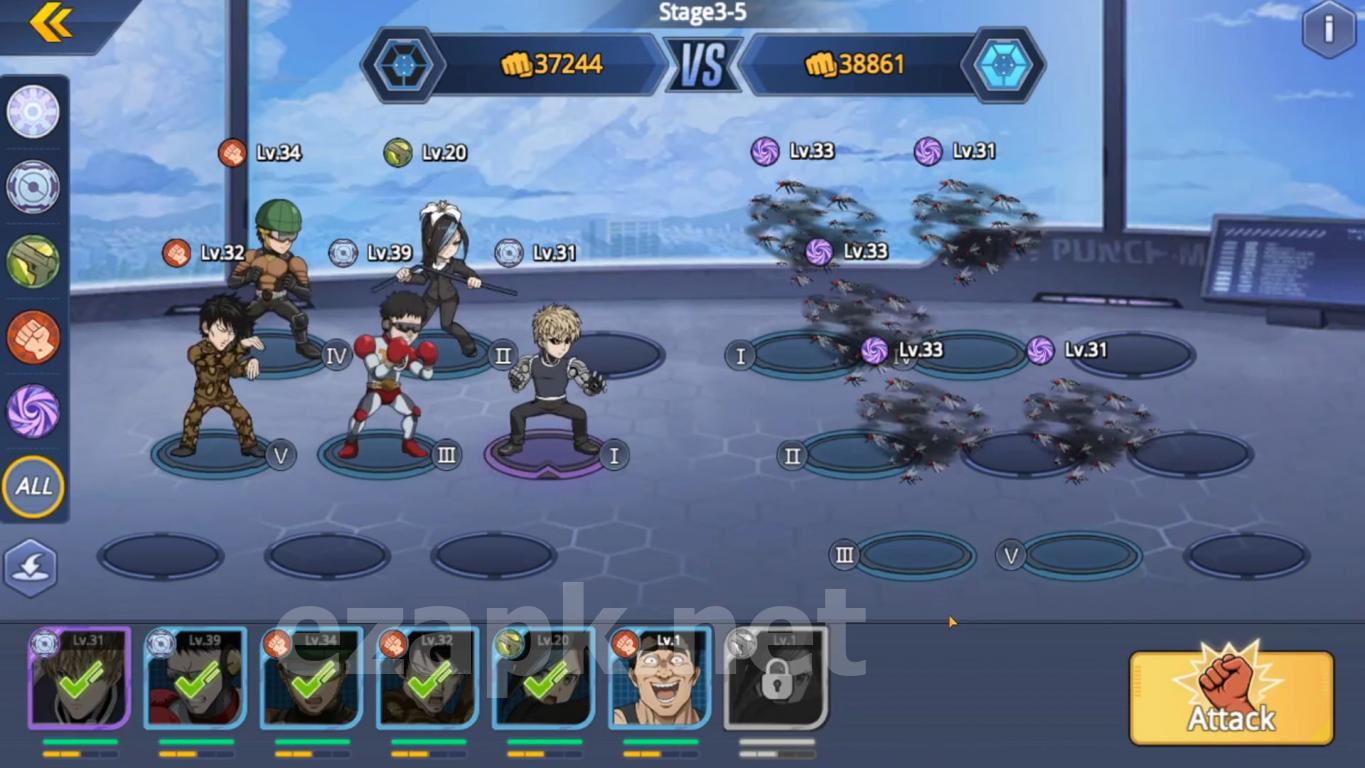This screenshot has height=768, width=1365.
Task: Filter heroes by orange fist type
Action: tap(33, 336)
